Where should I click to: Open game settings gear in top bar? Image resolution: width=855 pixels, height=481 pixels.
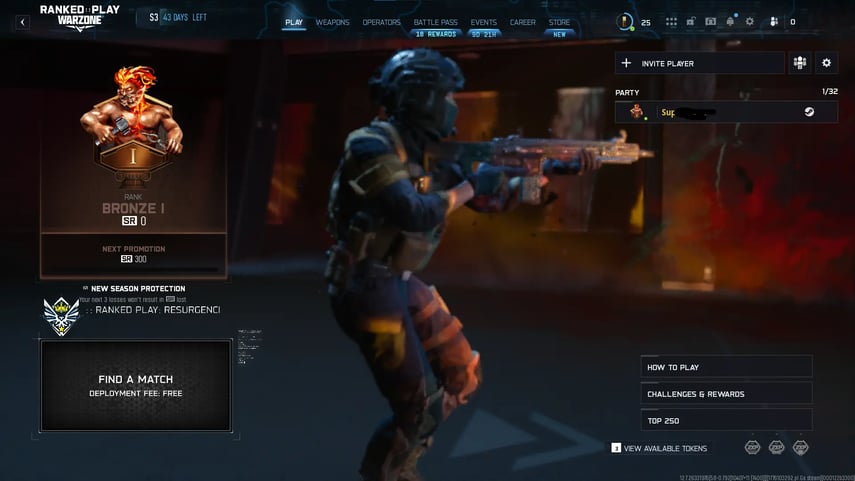tap(750, 22)
